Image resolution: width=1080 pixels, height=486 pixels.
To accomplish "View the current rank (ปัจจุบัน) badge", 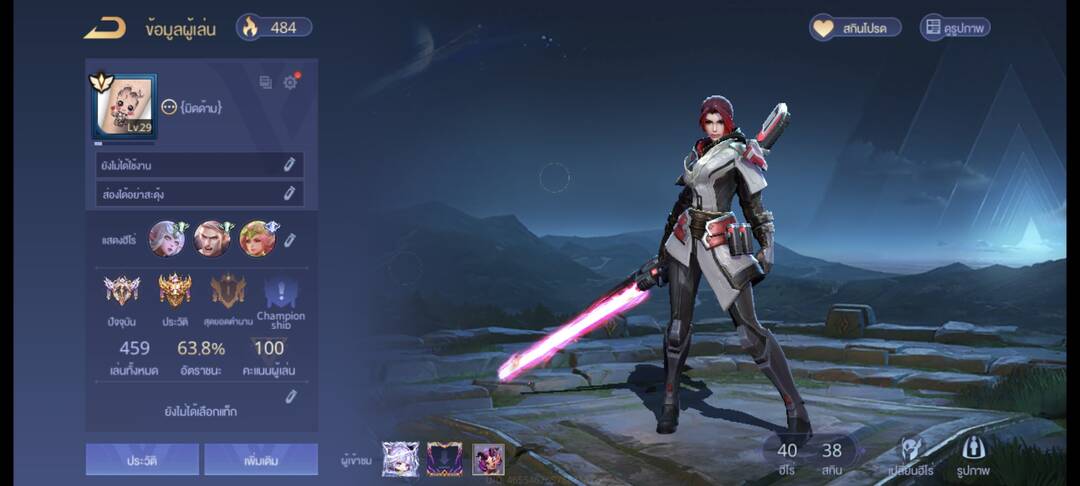I will click(122, 291).
